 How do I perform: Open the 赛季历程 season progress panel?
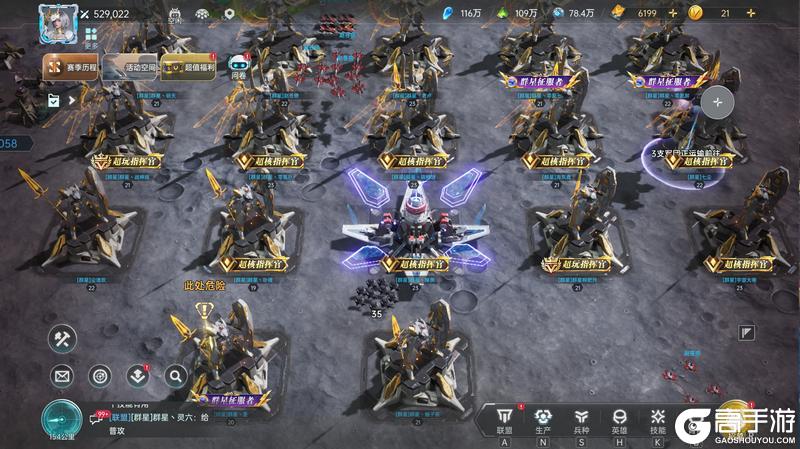click(x=69, y=67)
